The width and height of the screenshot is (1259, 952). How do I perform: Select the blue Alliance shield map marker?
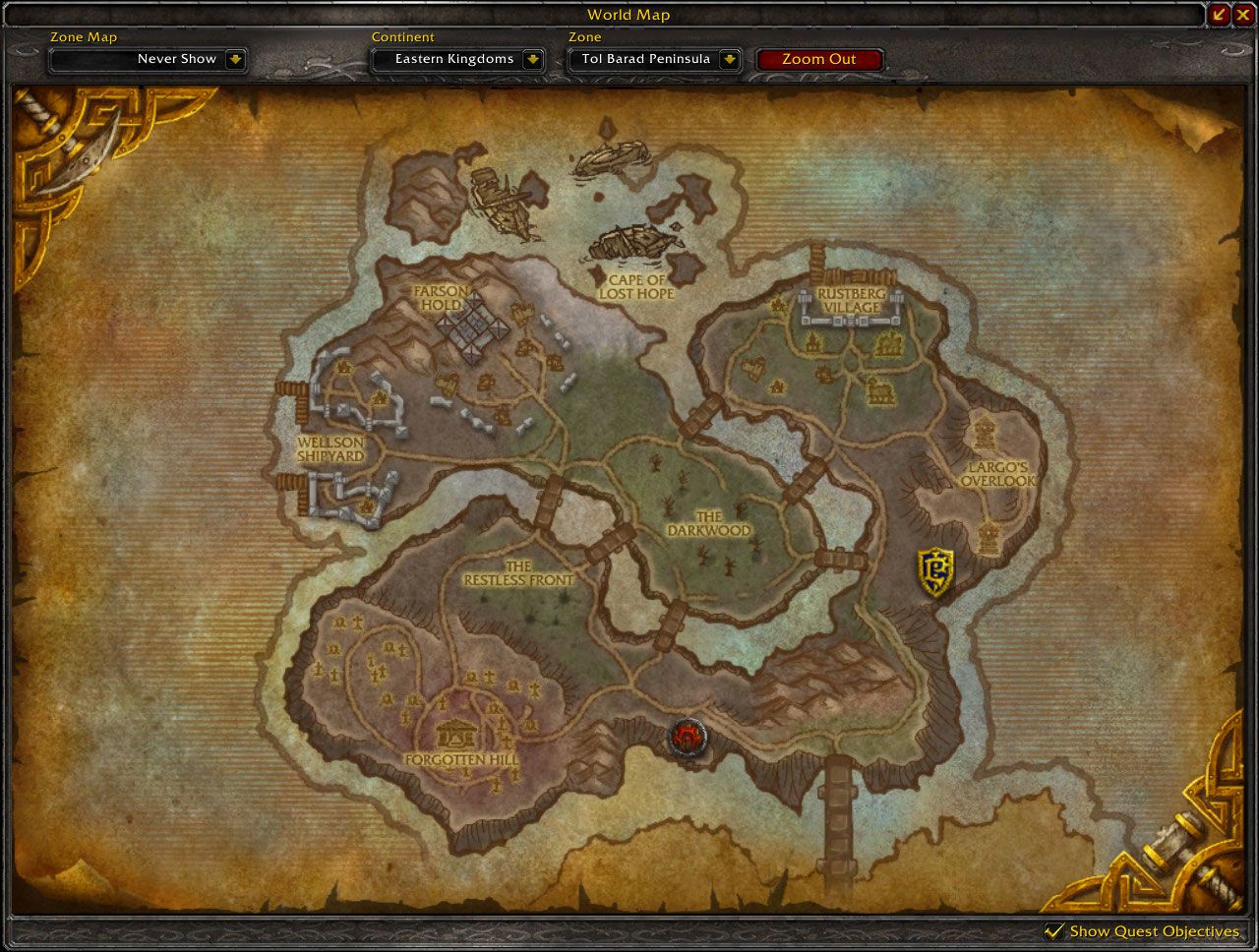pyautogui.click(x=935, y=571)
